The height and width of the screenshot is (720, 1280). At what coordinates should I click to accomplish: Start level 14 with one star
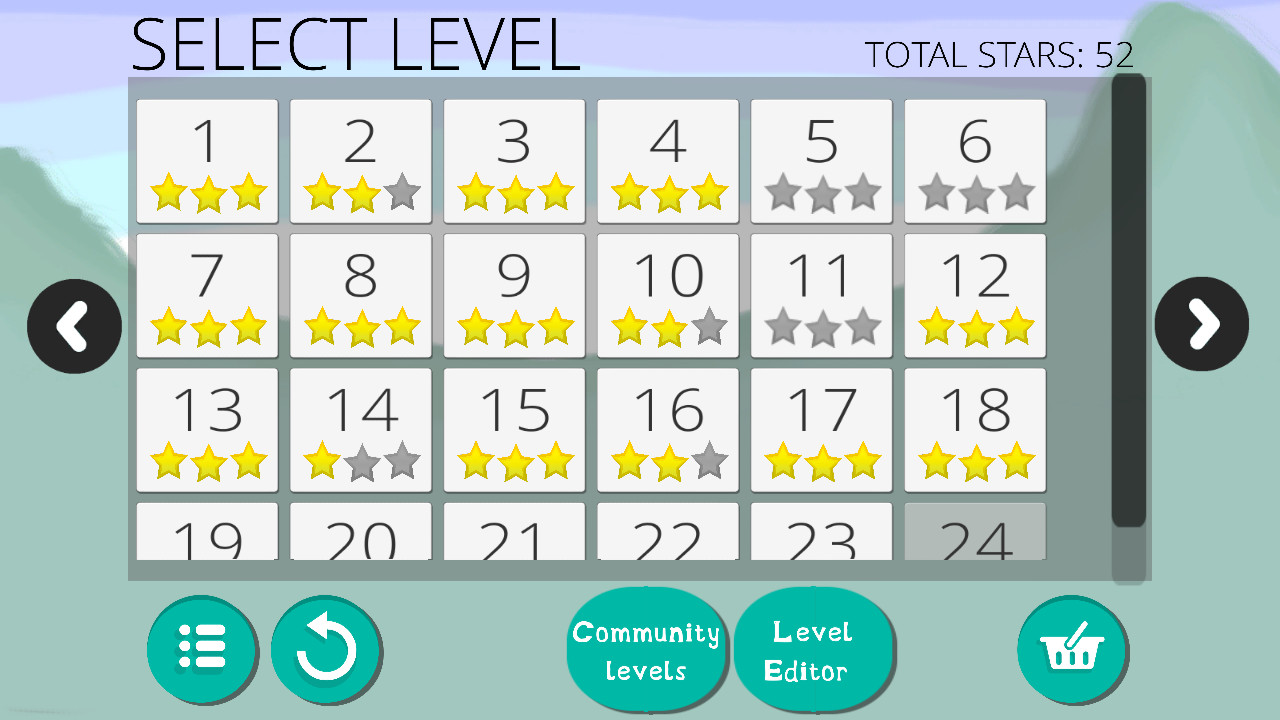point(360,430)
